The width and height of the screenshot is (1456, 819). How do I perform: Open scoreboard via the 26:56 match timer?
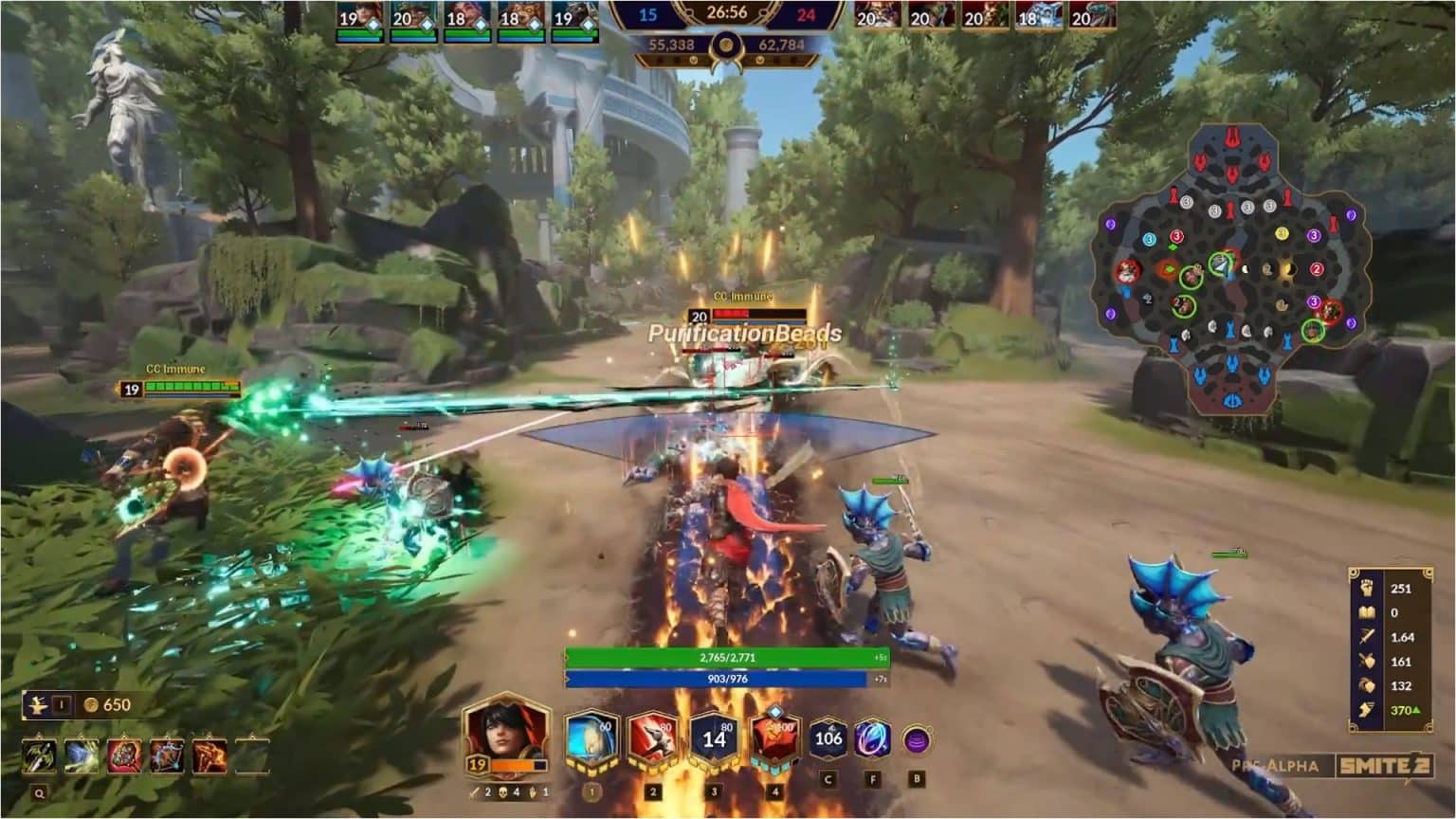(730, 14)
